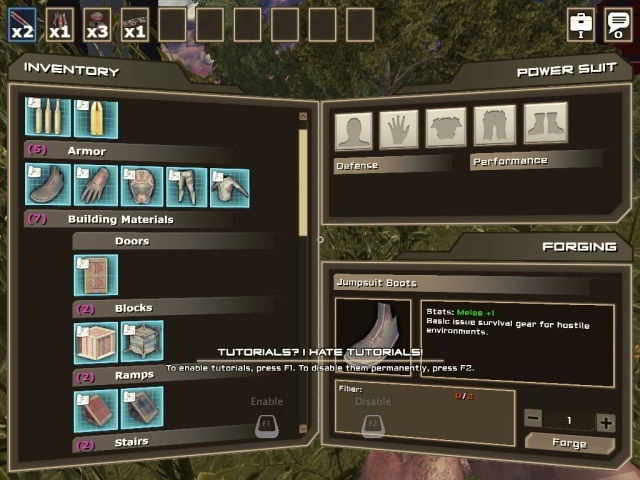Select the power suit boots slot
Image resolution: width=640 pixels, height=480 pixels.
[545, 124]
